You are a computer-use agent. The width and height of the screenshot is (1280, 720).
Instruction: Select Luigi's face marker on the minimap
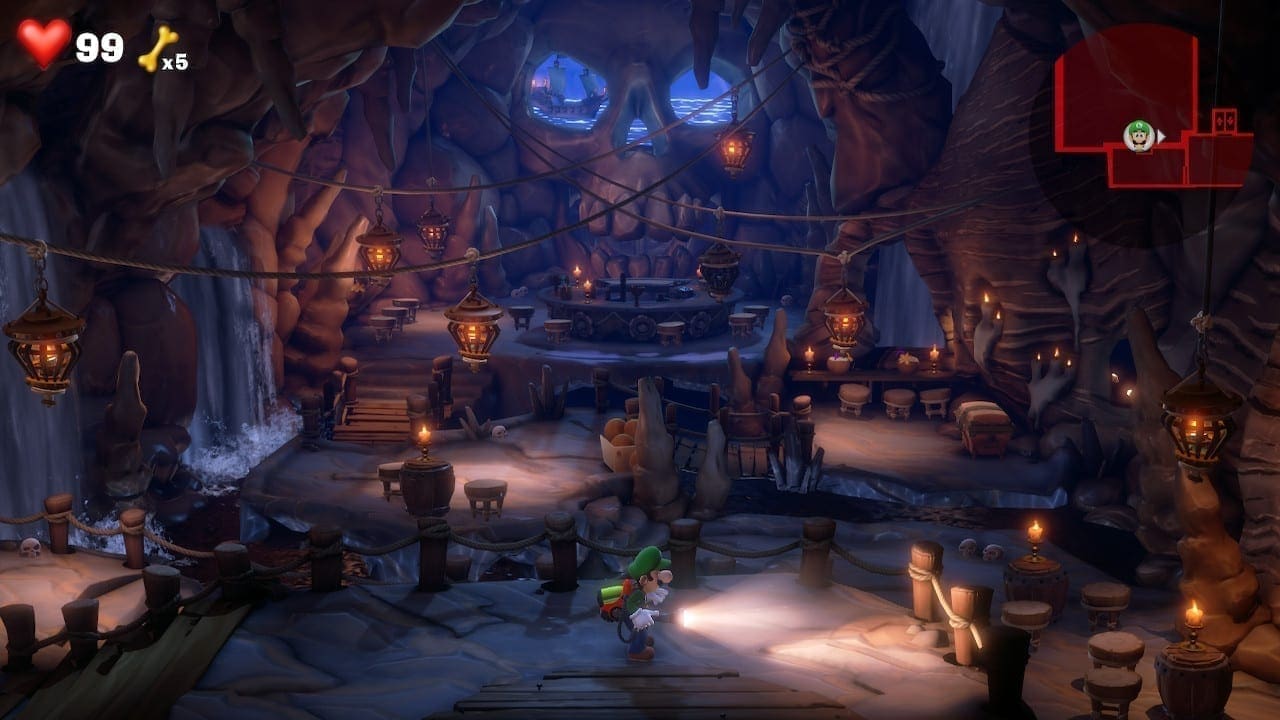pyautogui.click(x=1138, y=135)
